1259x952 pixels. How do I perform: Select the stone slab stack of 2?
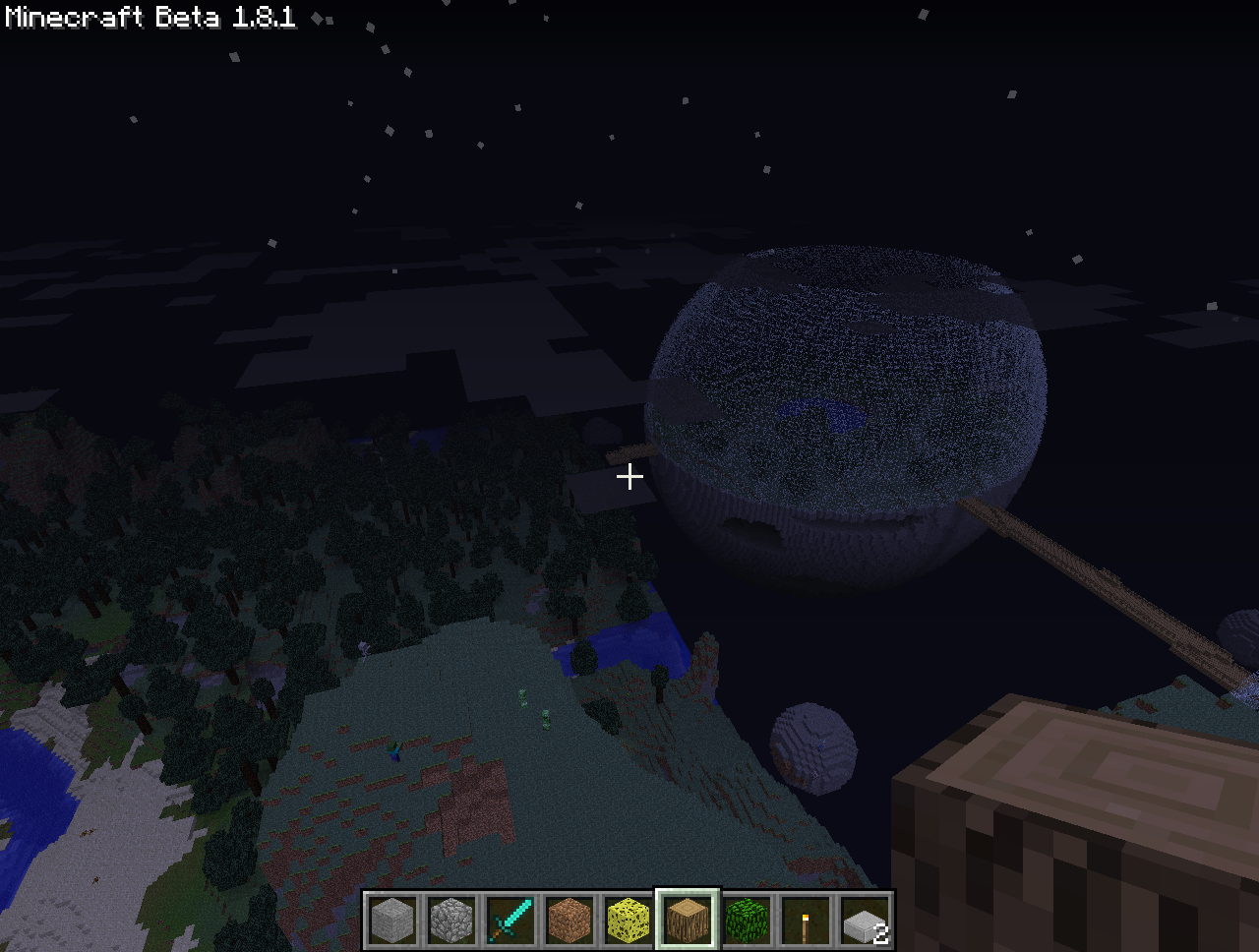click(x=865, y=921)
